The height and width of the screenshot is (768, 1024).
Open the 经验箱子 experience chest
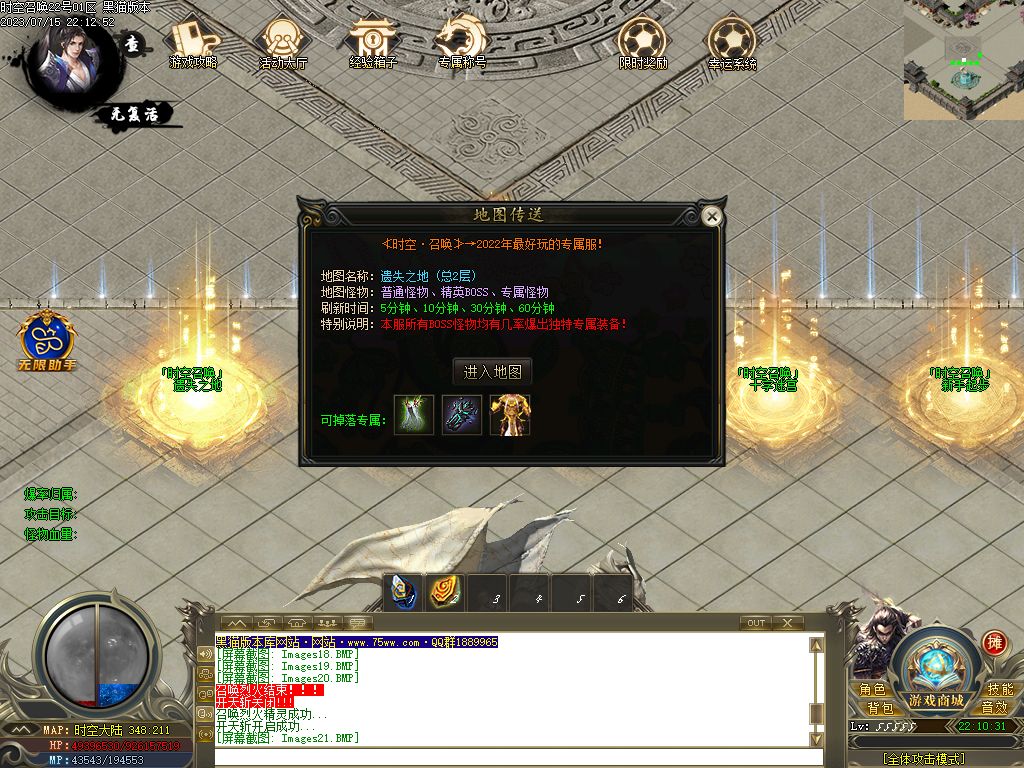point(373,41)
